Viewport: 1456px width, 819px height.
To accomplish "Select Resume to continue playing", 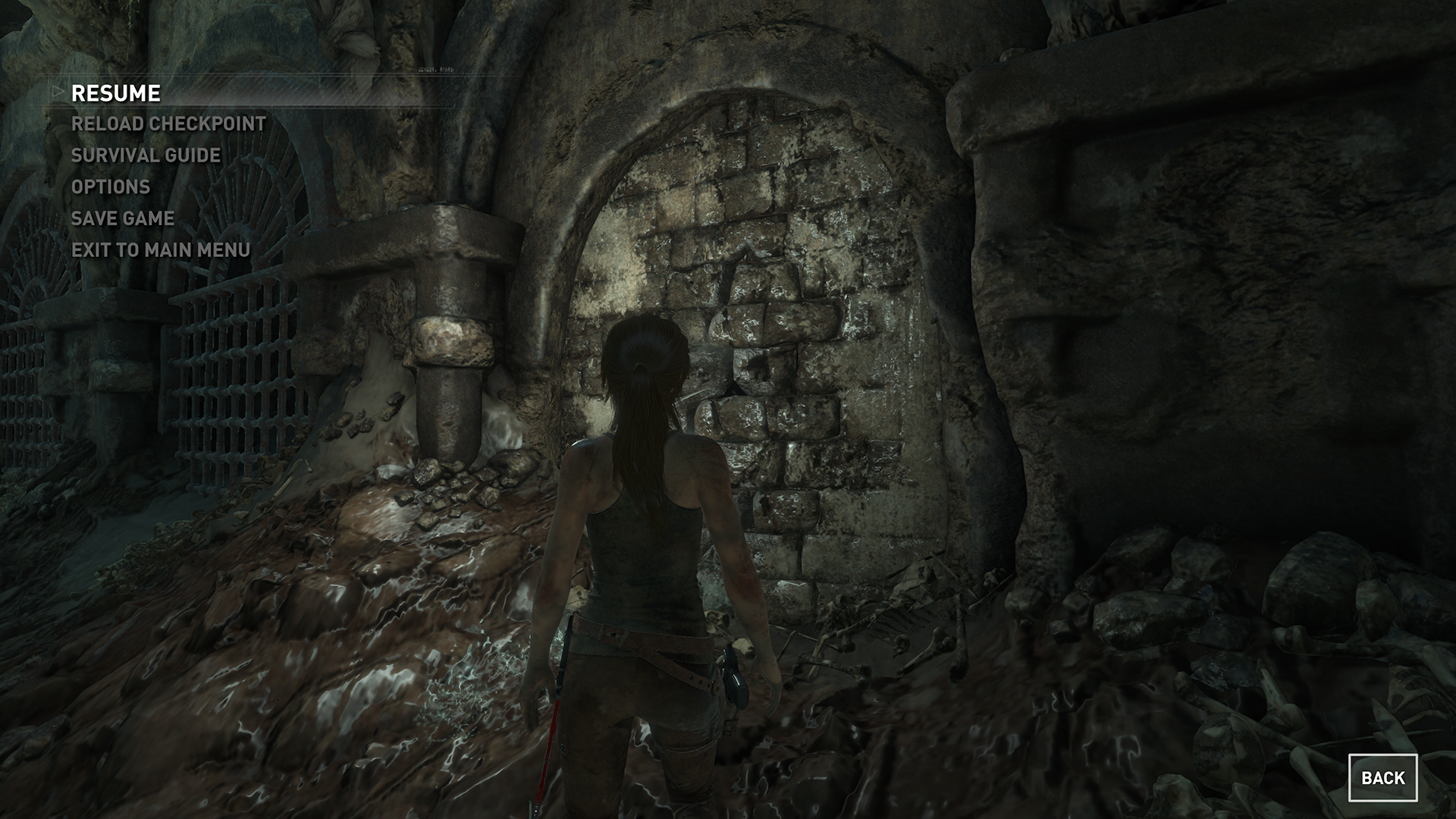I will pos(116,93).
